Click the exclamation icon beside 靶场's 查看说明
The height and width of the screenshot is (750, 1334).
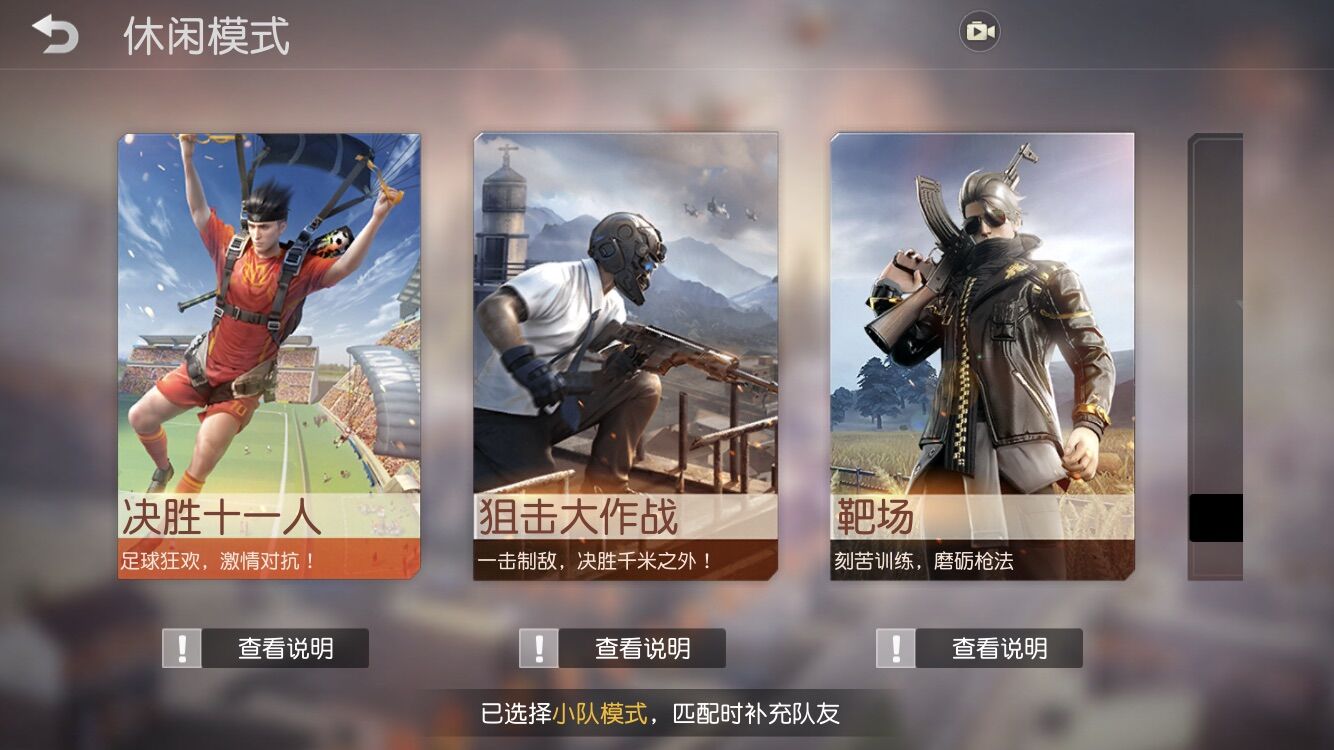click(896, 647)
